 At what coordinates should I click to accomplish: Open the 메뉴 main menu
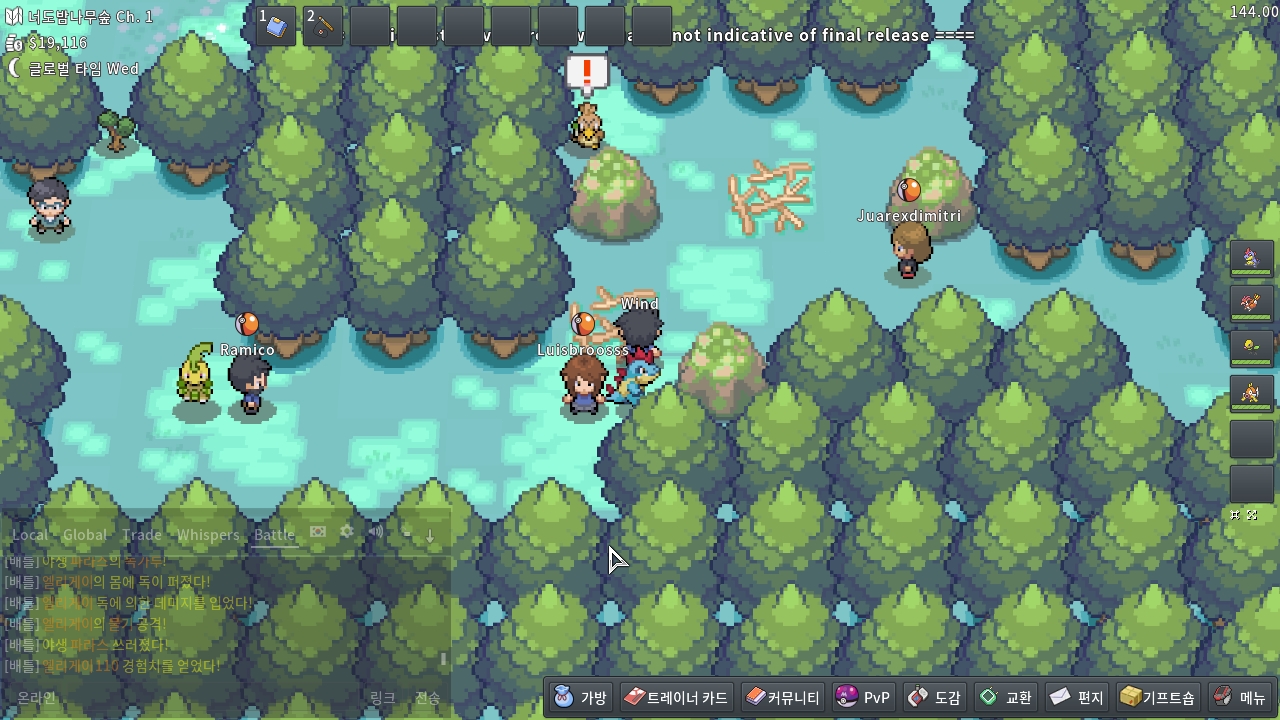pyautogui.click(x=1239, y=697)
